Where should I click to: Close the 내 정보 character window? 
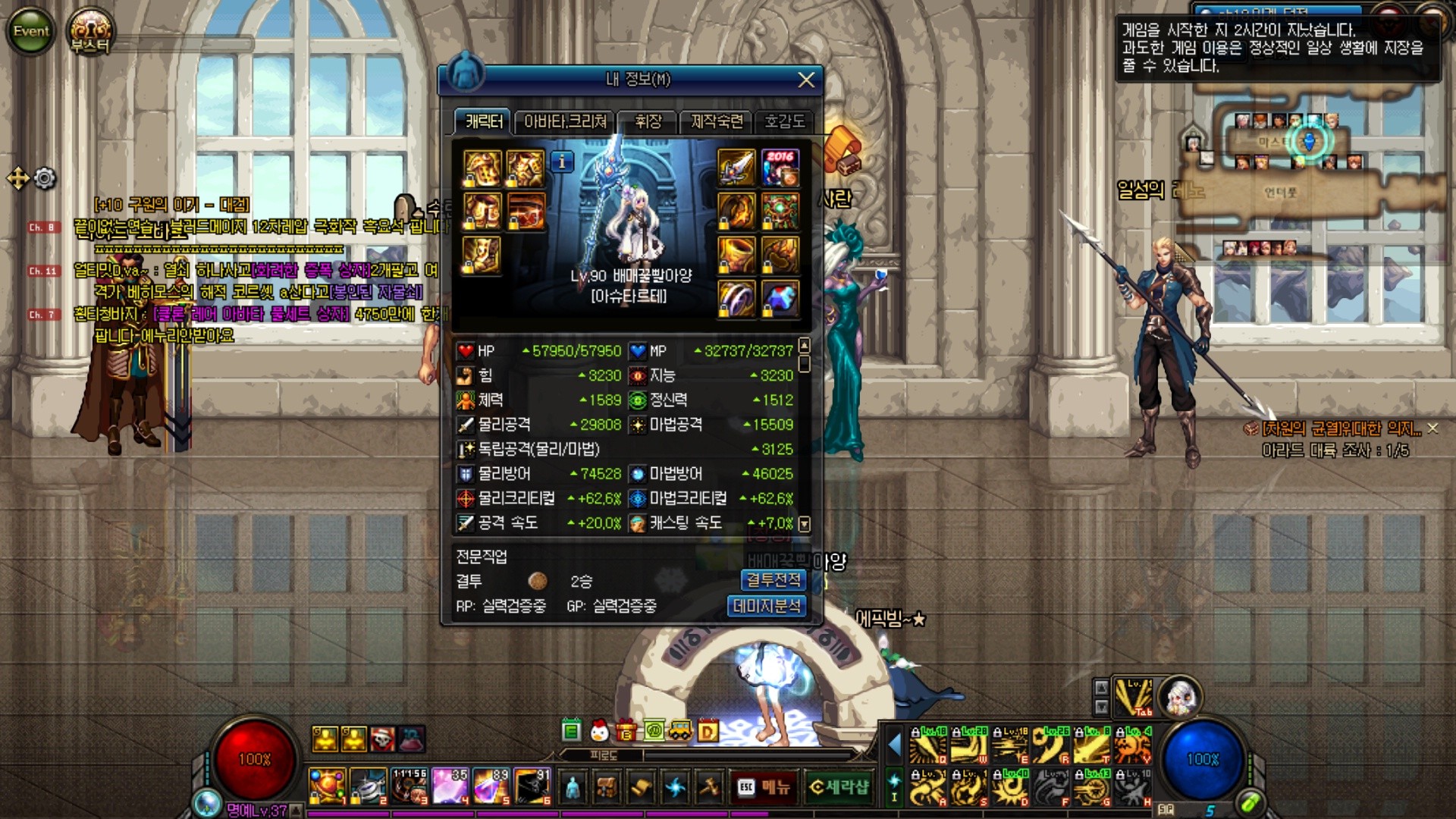(x=806, y=80)
